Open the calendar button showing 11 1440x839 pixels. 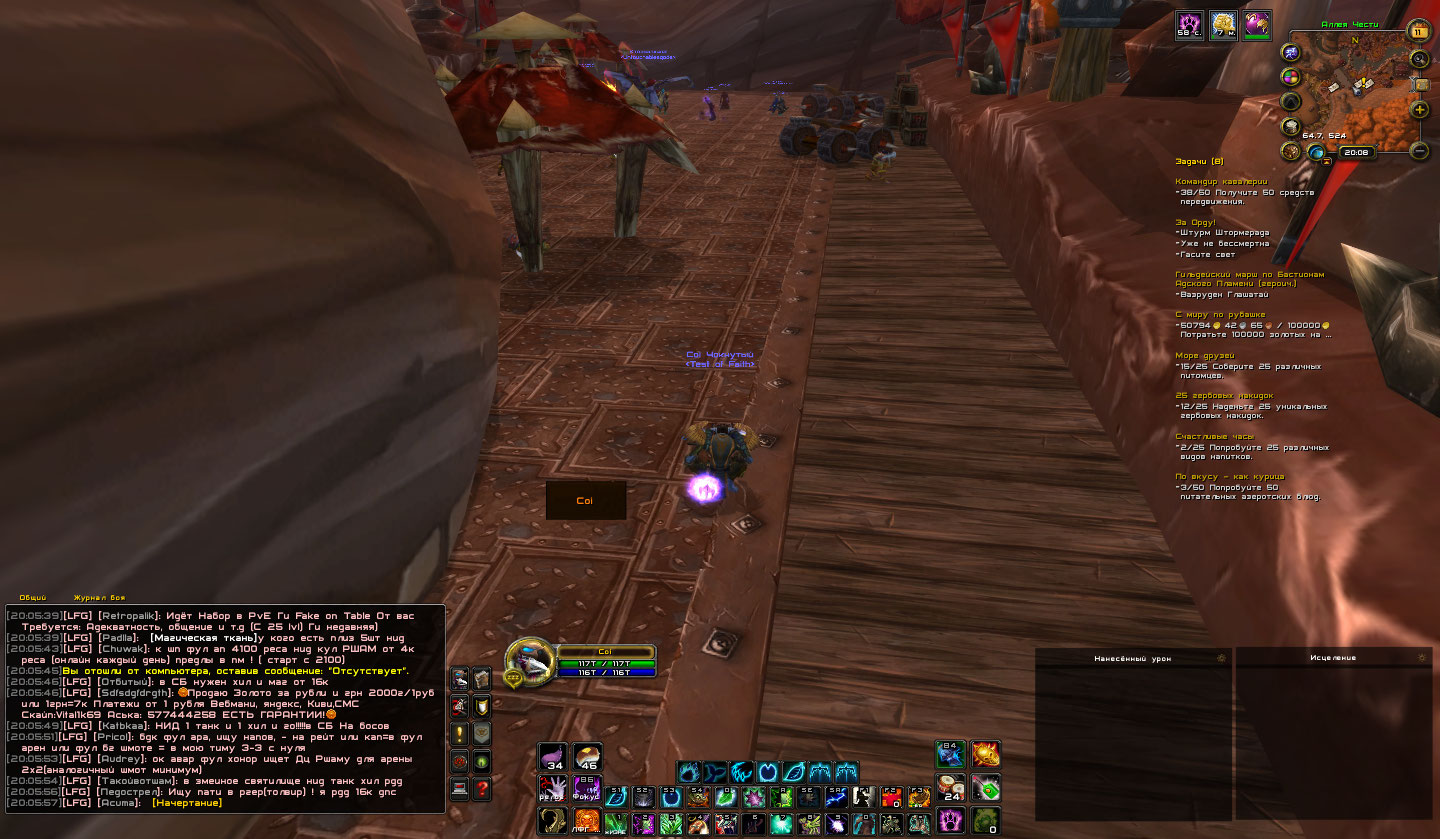click(x=1418, y=31)
